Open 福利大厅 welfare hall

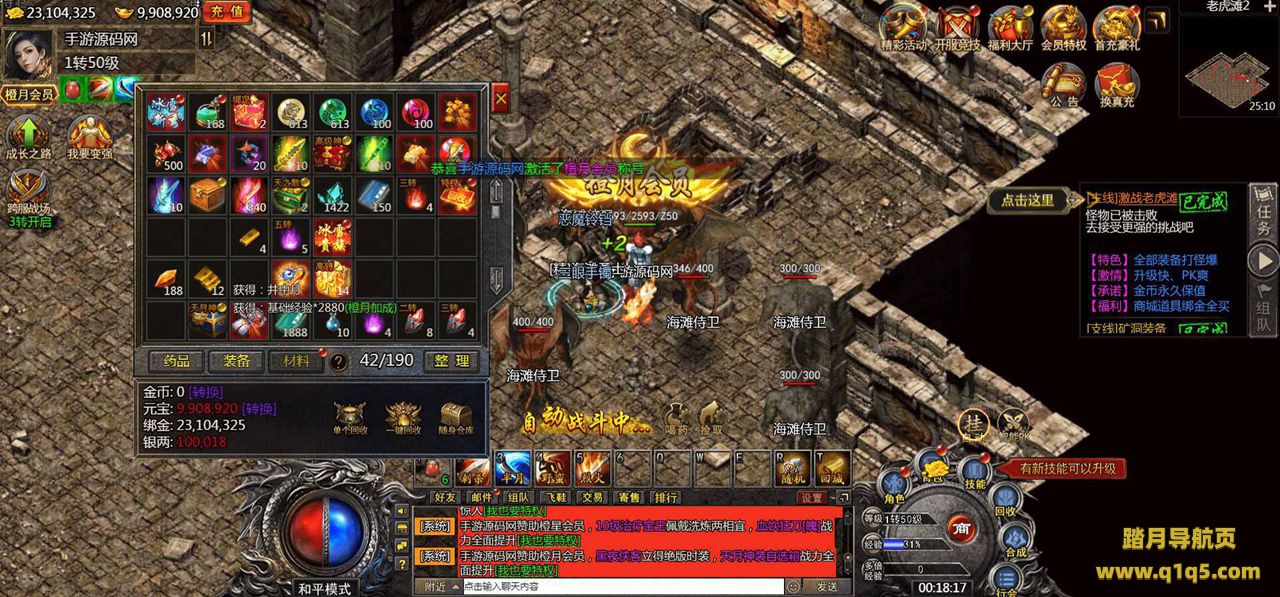click(x=1010, y=28)
